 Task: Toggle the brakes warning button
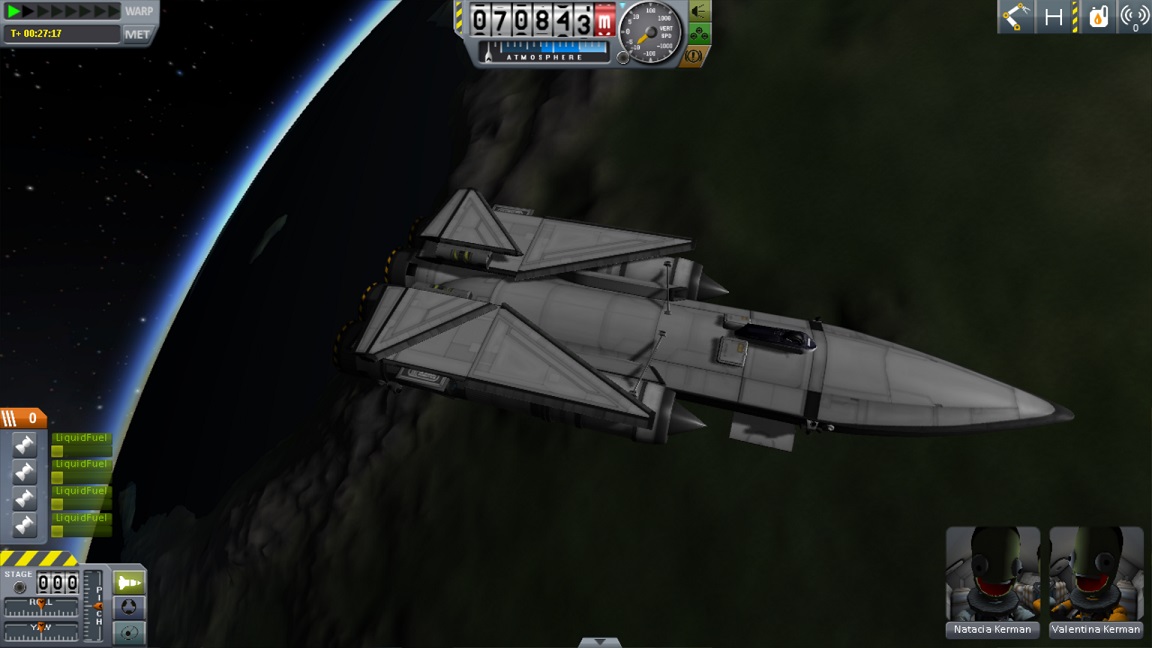(695, 56)
